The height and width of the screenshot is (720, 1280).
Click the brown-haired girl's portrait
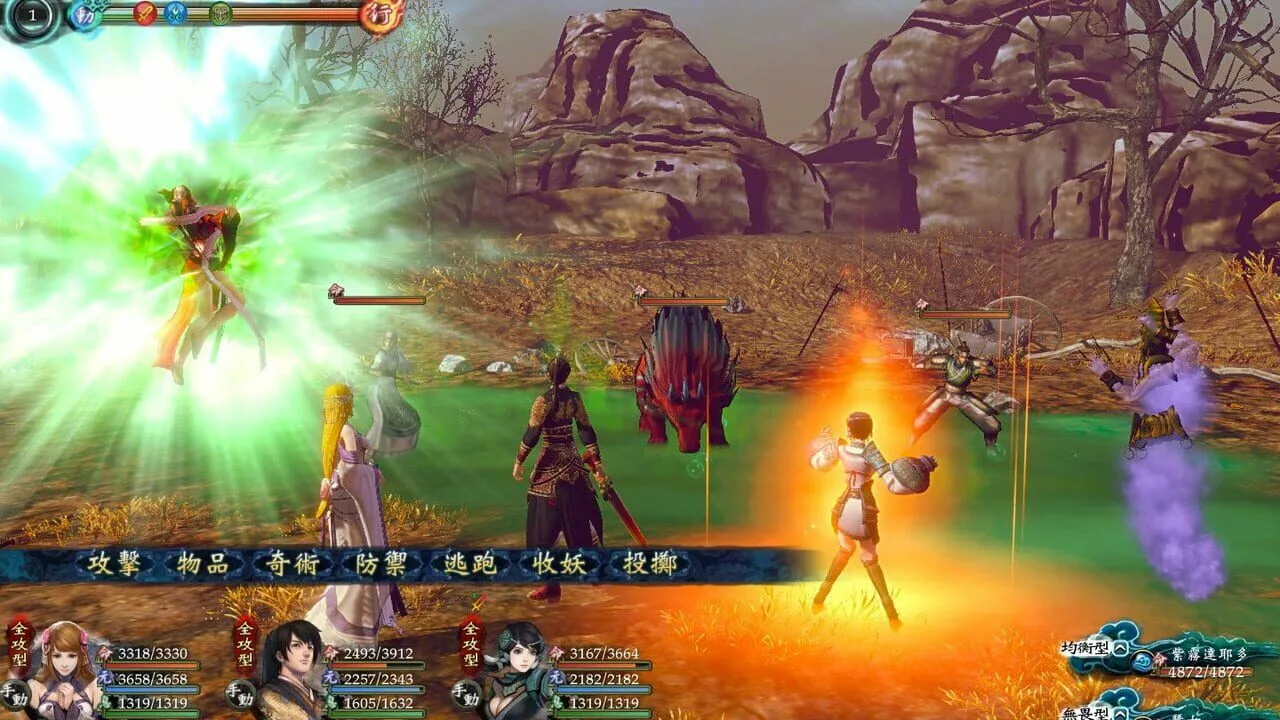click(x=64, y=668)
